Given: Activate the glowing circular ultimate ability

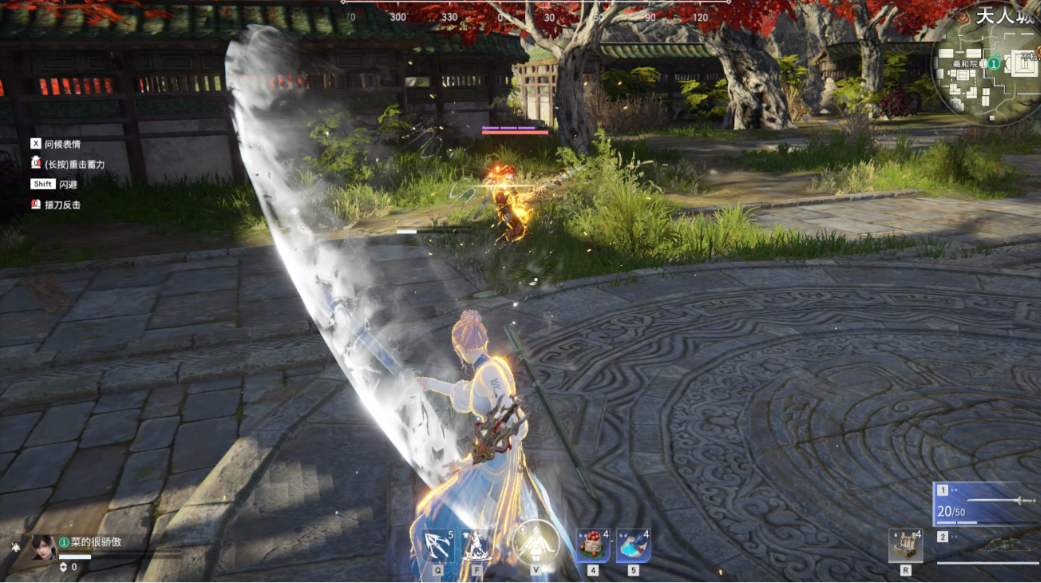Looking at the screenshot, I should click(534, 544).
